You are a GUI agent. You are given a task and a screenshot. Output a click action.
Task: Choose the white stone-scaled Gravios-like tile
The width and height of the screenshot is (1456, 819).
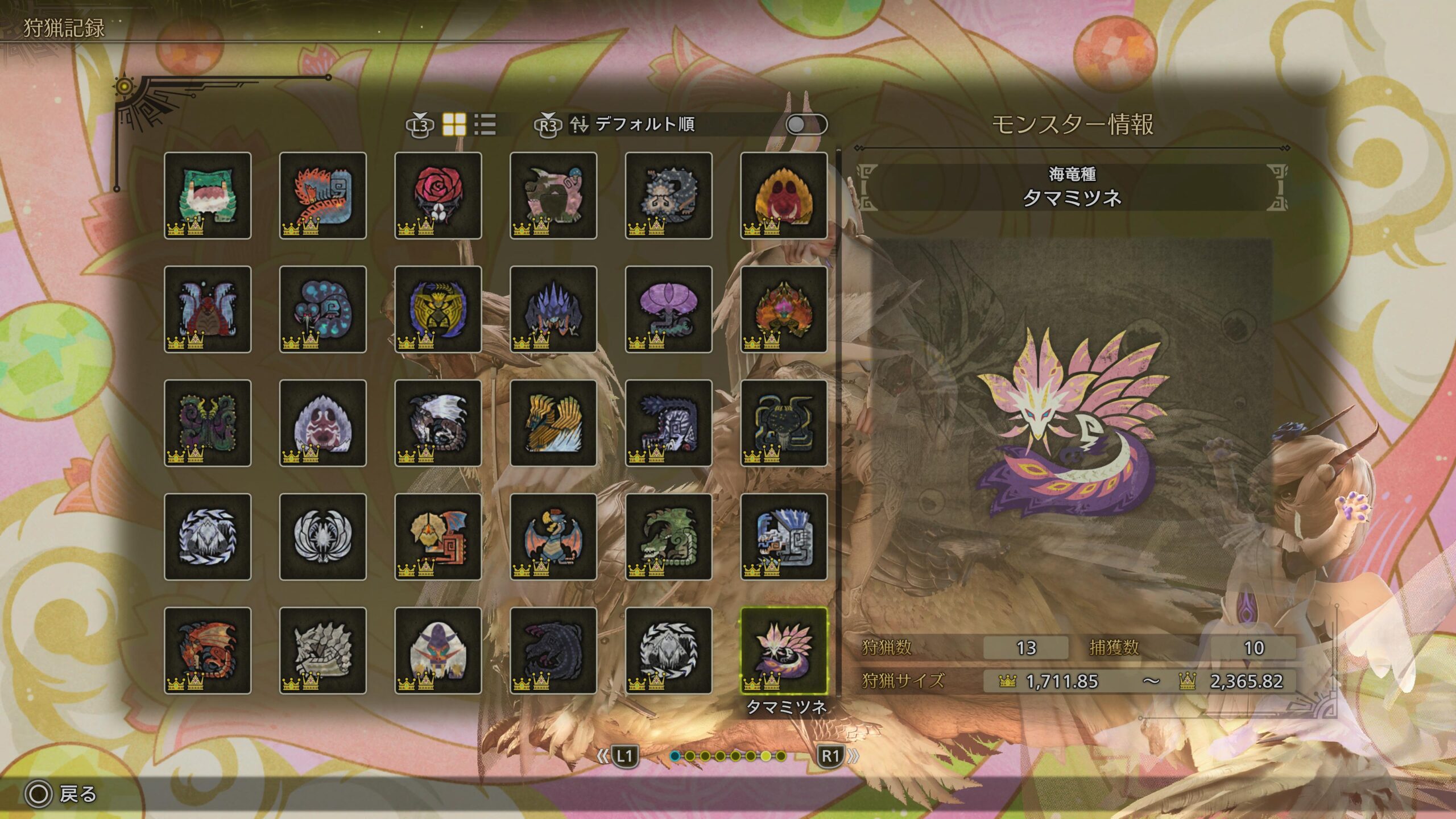tap(323, 650)
